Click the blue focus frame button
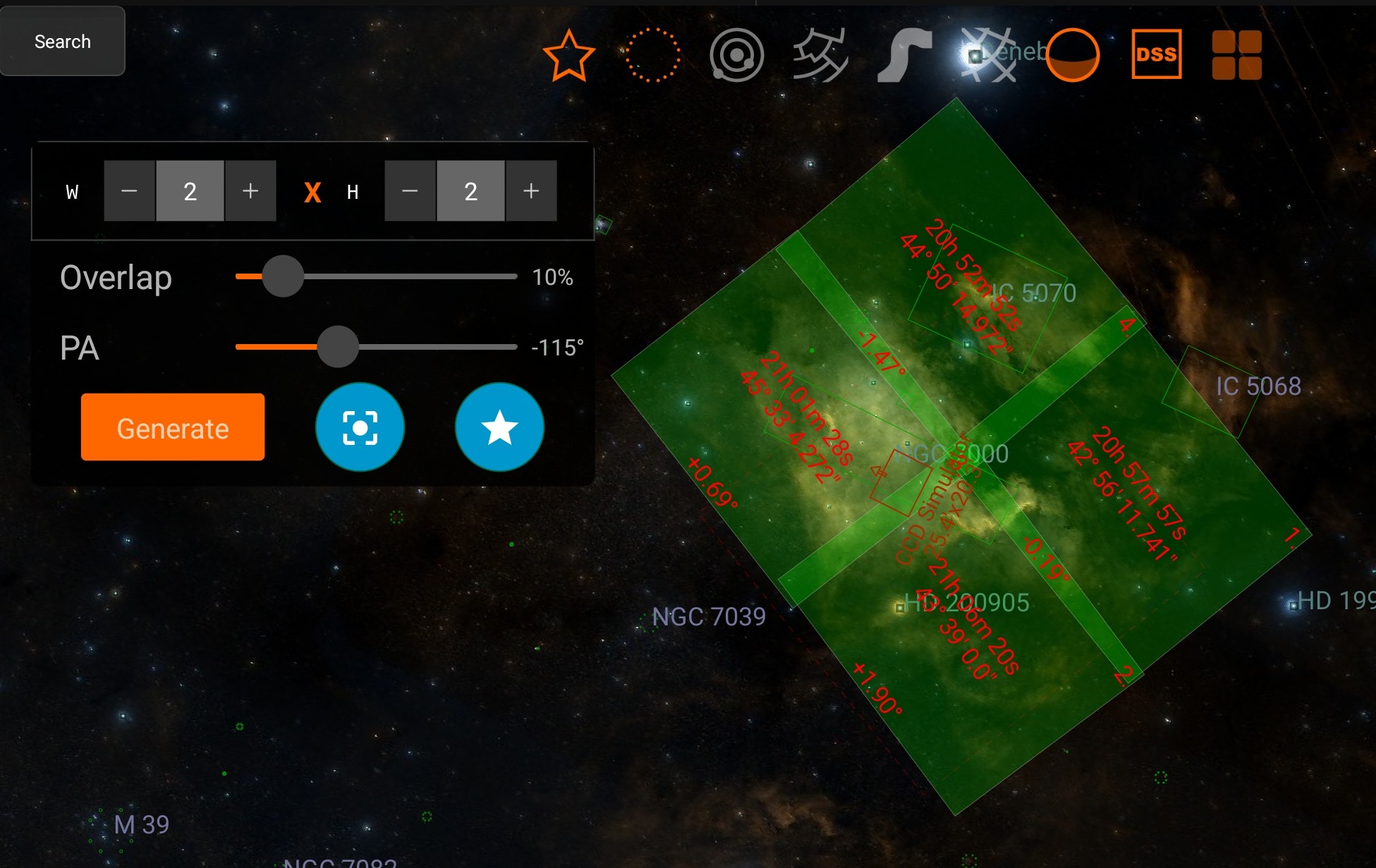 [360, 427]
